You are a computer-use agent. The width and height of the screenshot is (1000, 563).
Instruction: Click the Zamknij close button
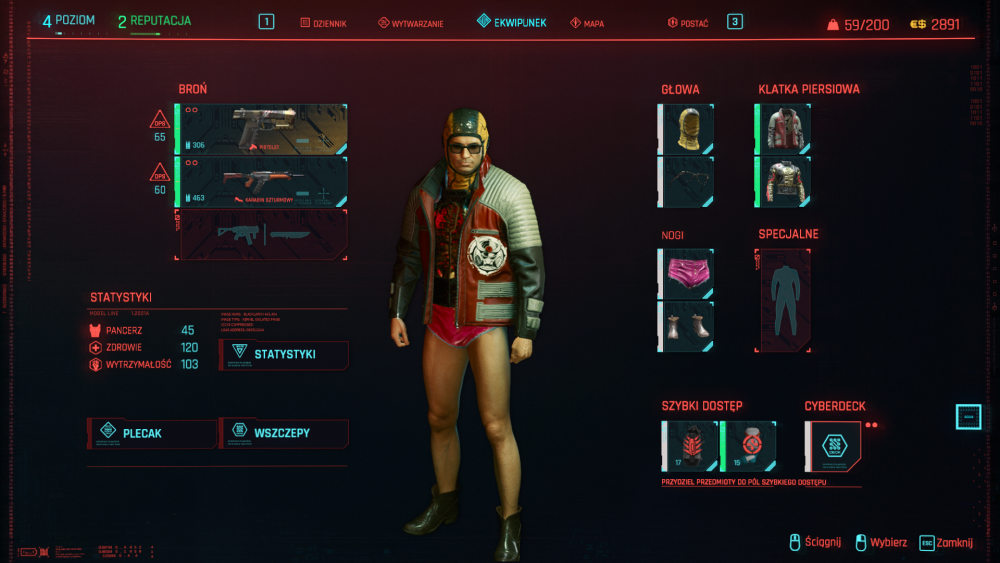click(947, 542)
